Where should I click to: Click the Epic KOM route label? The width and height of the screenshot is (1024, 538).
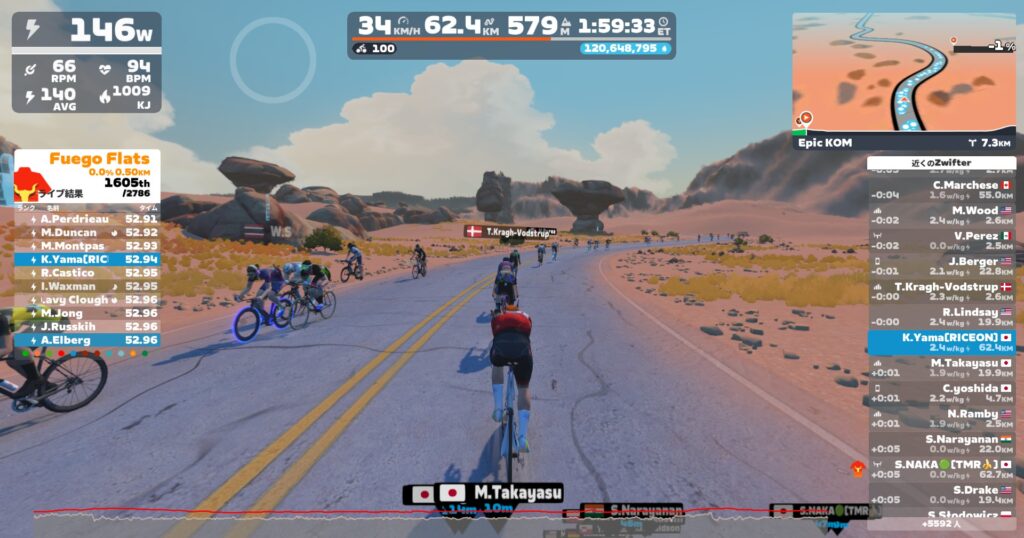point(825,143)
